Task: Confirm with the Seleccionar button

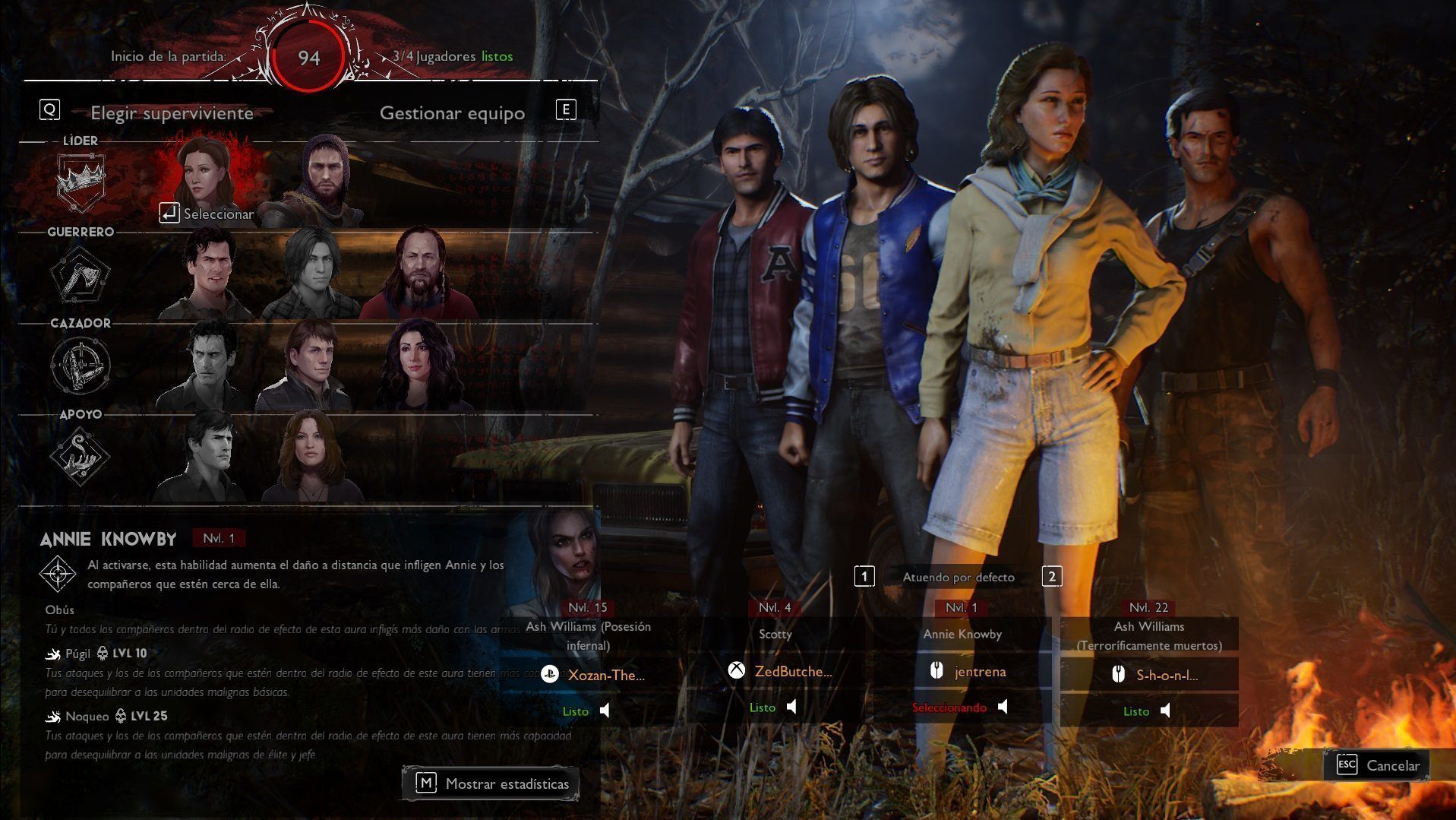Action: pos(207,214)
